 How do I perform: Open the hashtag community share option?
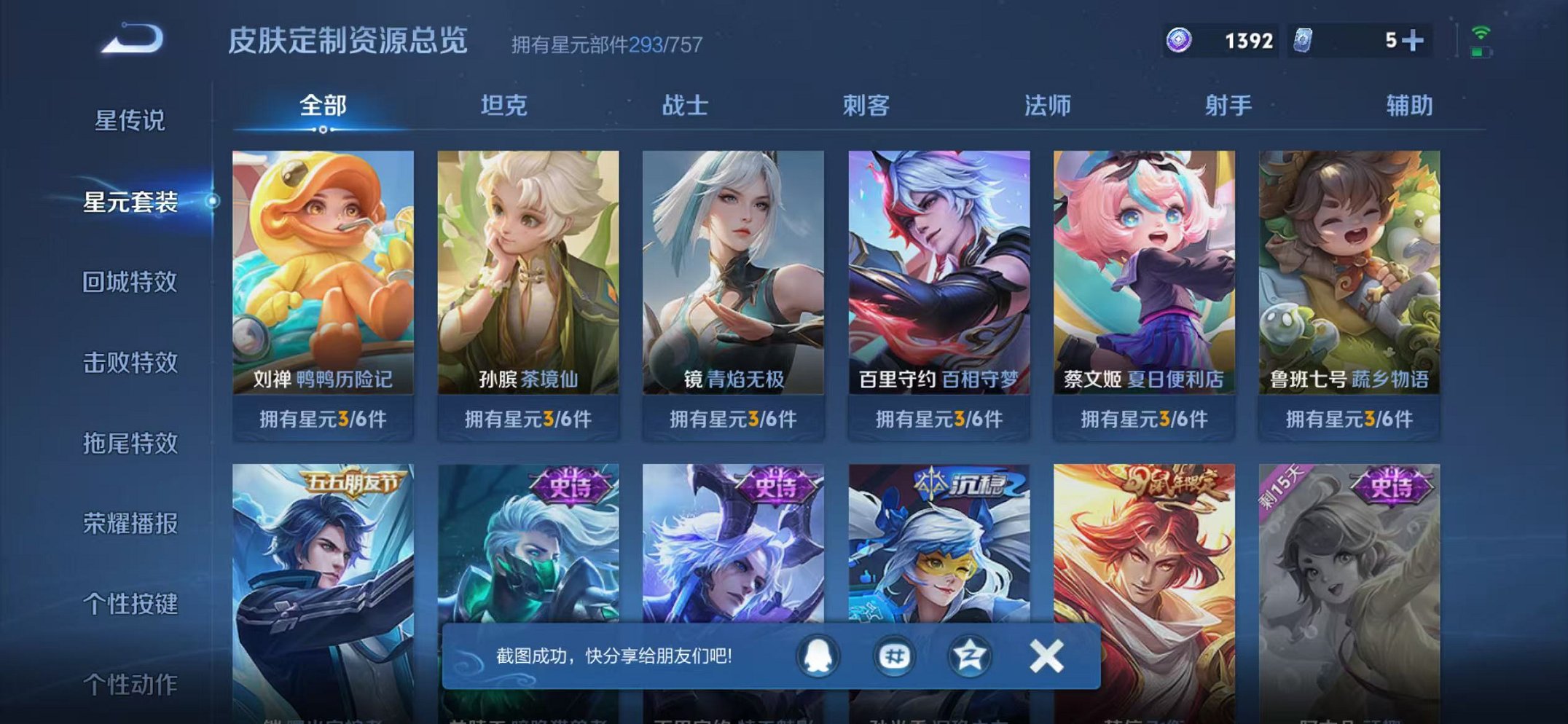click(x=896, y=656)
